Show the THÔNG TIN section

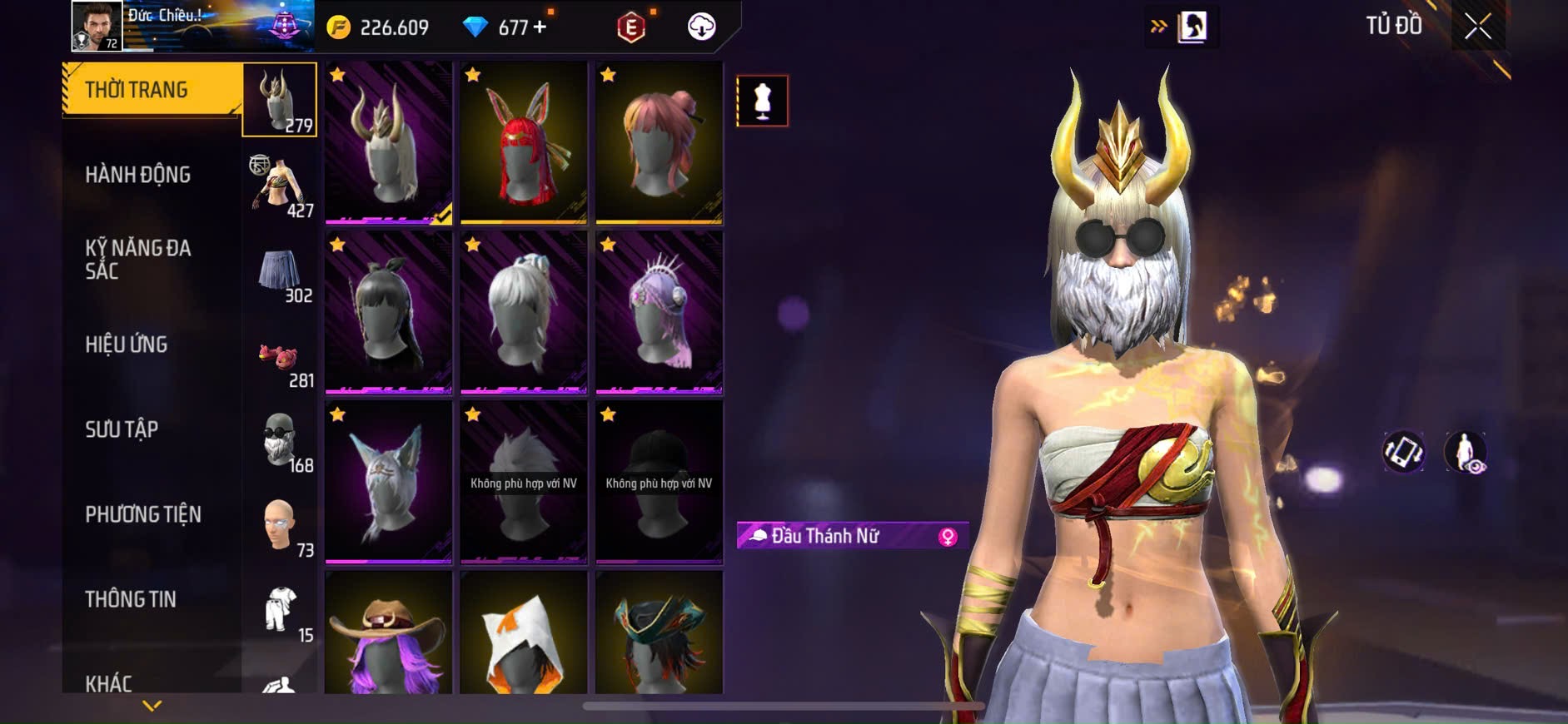click(x=131, y=599)
